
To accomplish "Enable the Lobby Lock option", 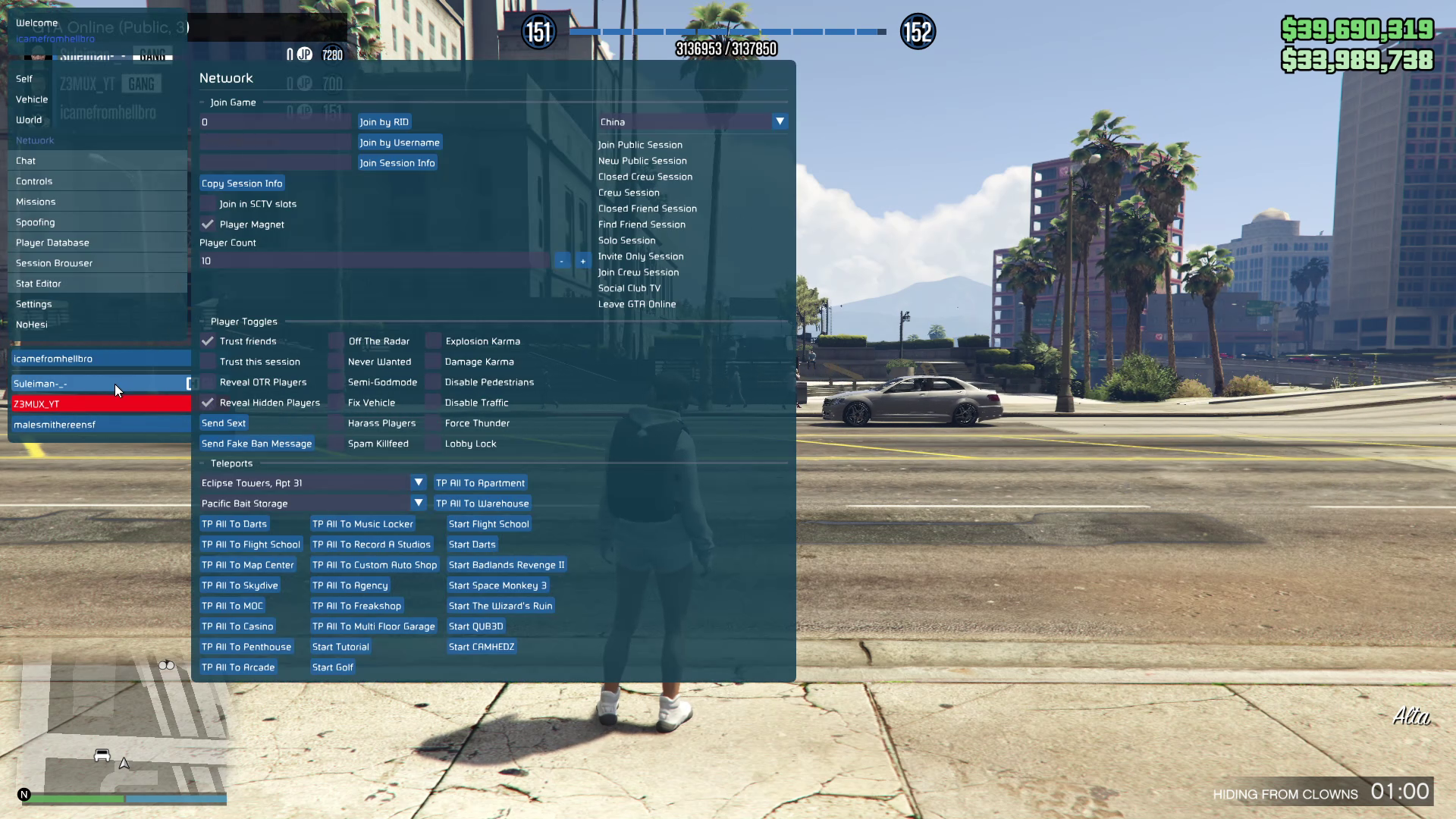I will click(433, 444).
